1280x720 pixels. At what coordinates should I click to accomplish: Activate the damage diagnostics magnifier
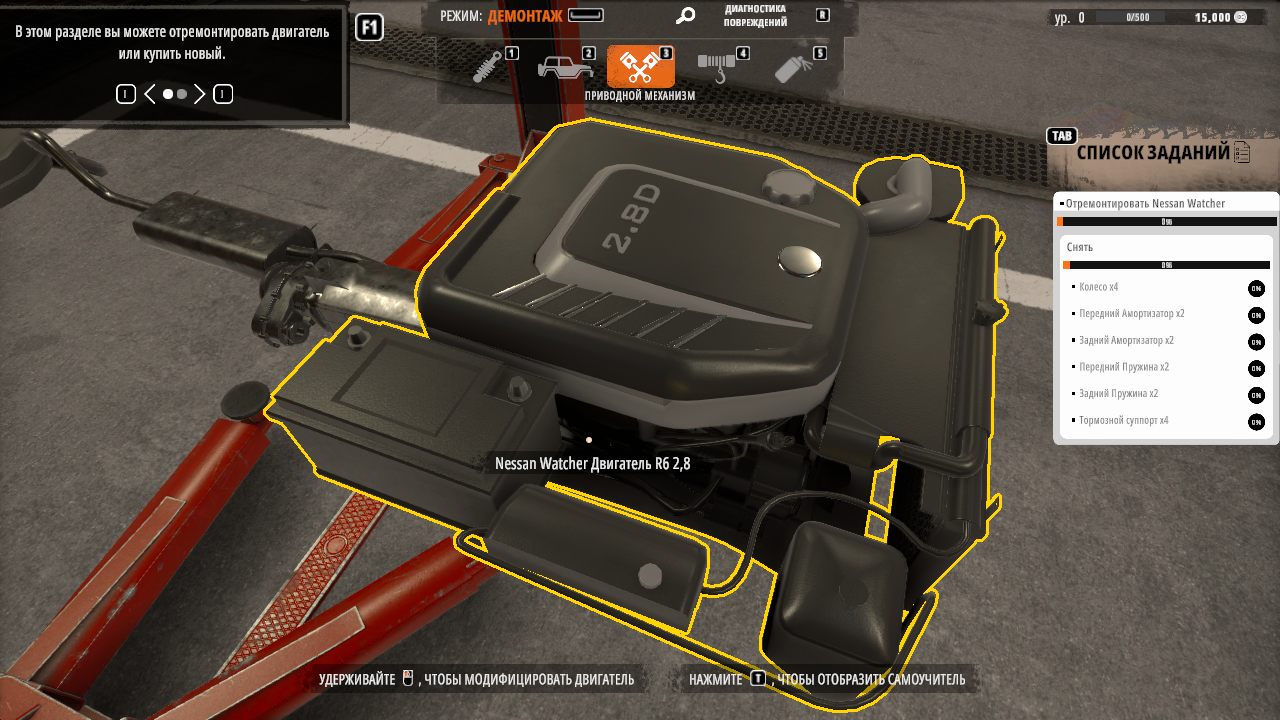coord(685,16)
